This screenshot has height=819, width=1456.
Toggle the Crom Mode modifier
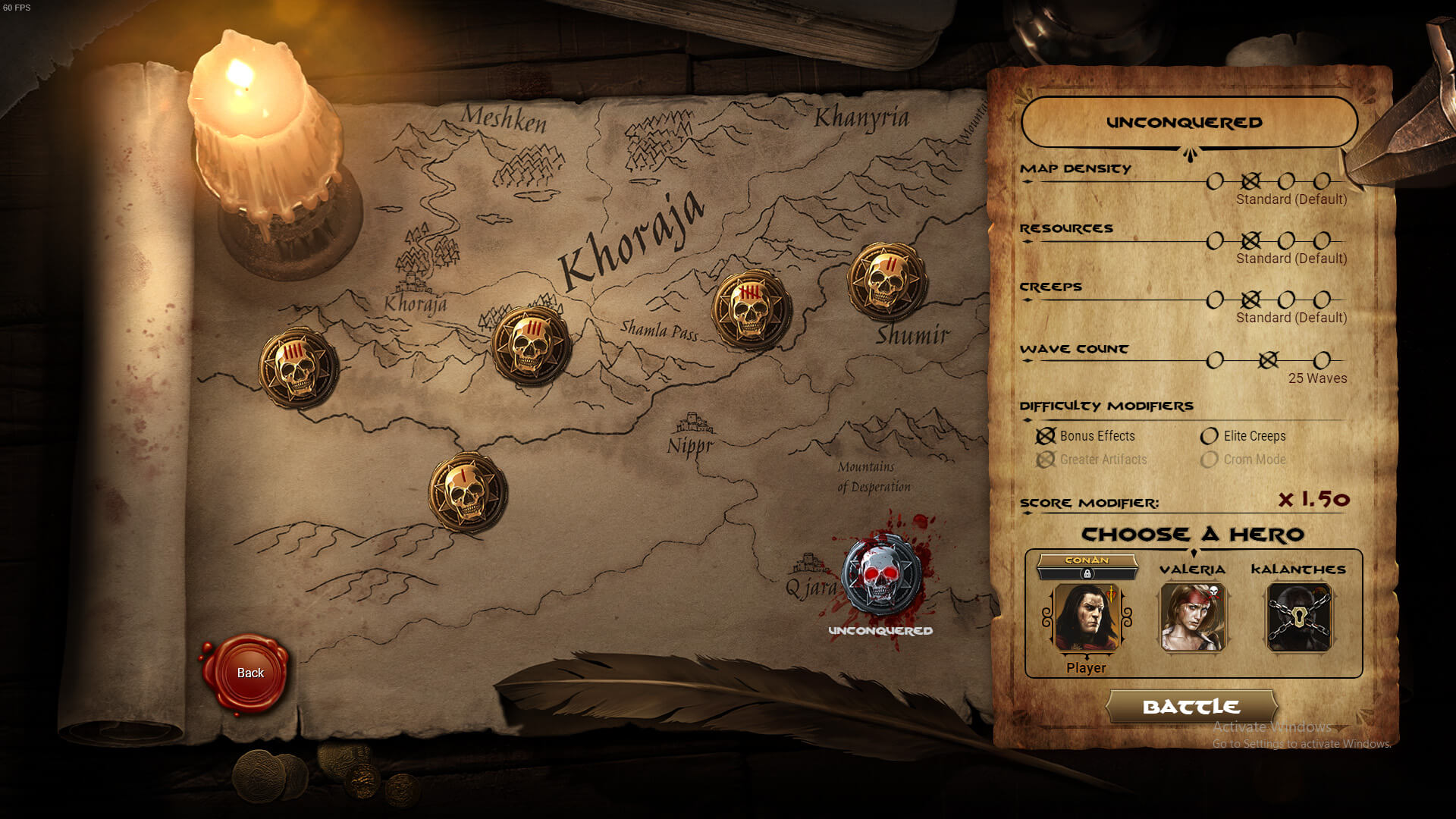(1208, 460)
